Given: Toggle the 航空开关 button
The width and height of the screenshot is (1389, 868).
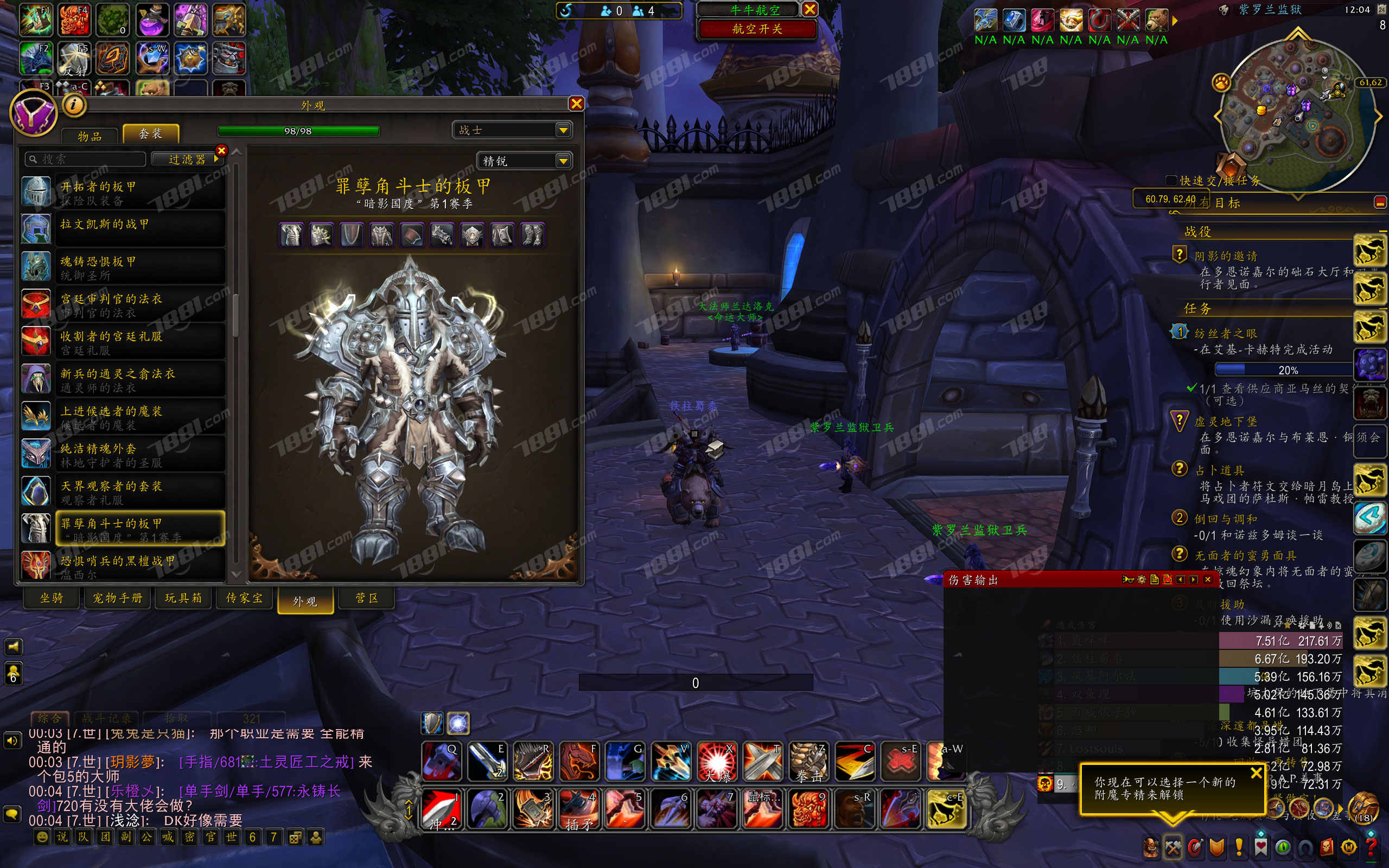Looking at the screenshot, I should click(x=757, y=29).
